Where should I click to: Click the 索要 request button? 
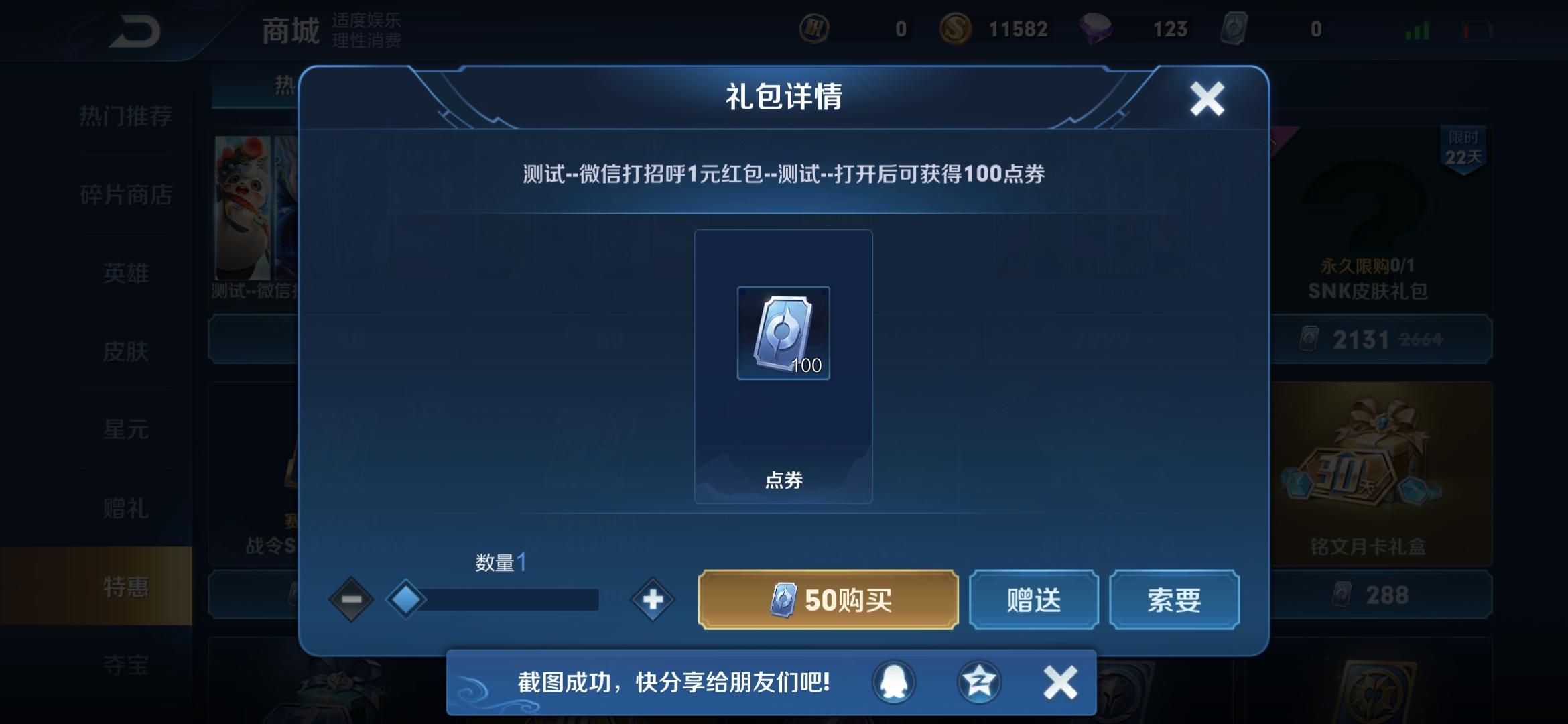point(1174,600)
